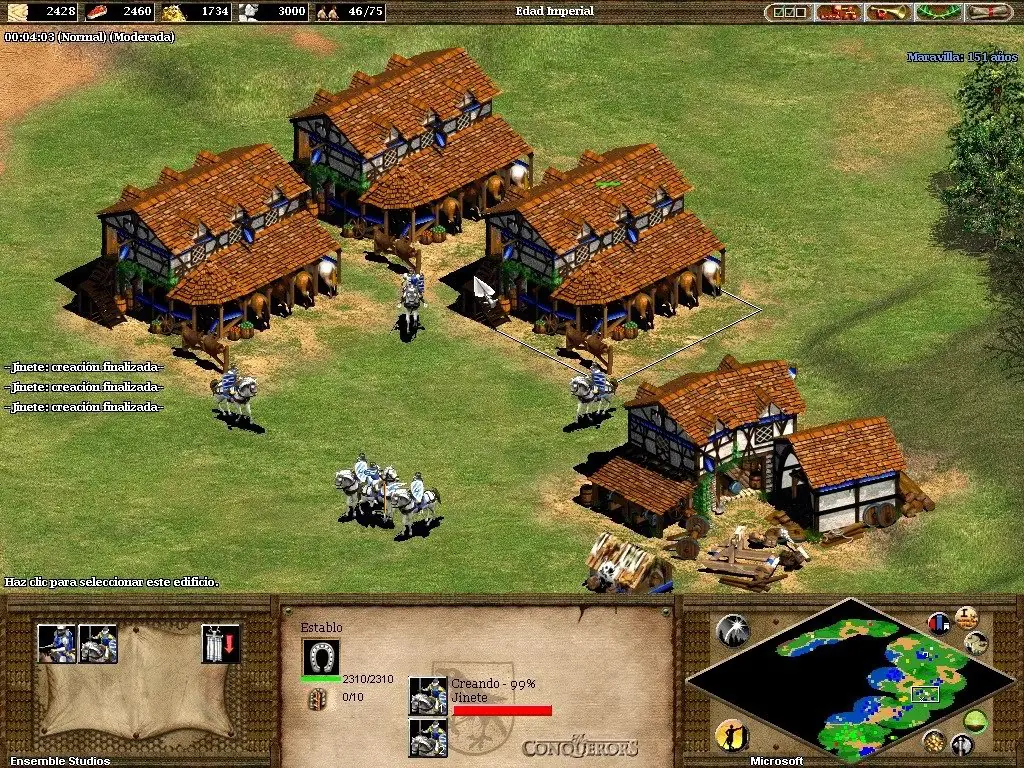Cancel the Jinete being created at 99%
Screen dimensions: 1024x768
[428, 695]
